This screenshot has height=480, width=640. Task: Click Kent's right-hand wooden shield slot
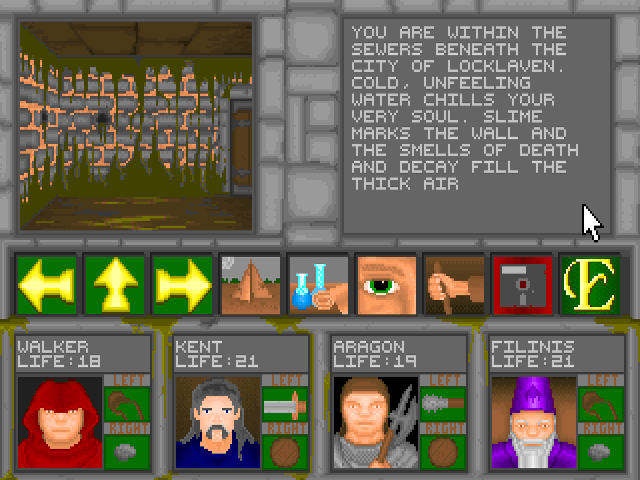(x=283, y=451)
